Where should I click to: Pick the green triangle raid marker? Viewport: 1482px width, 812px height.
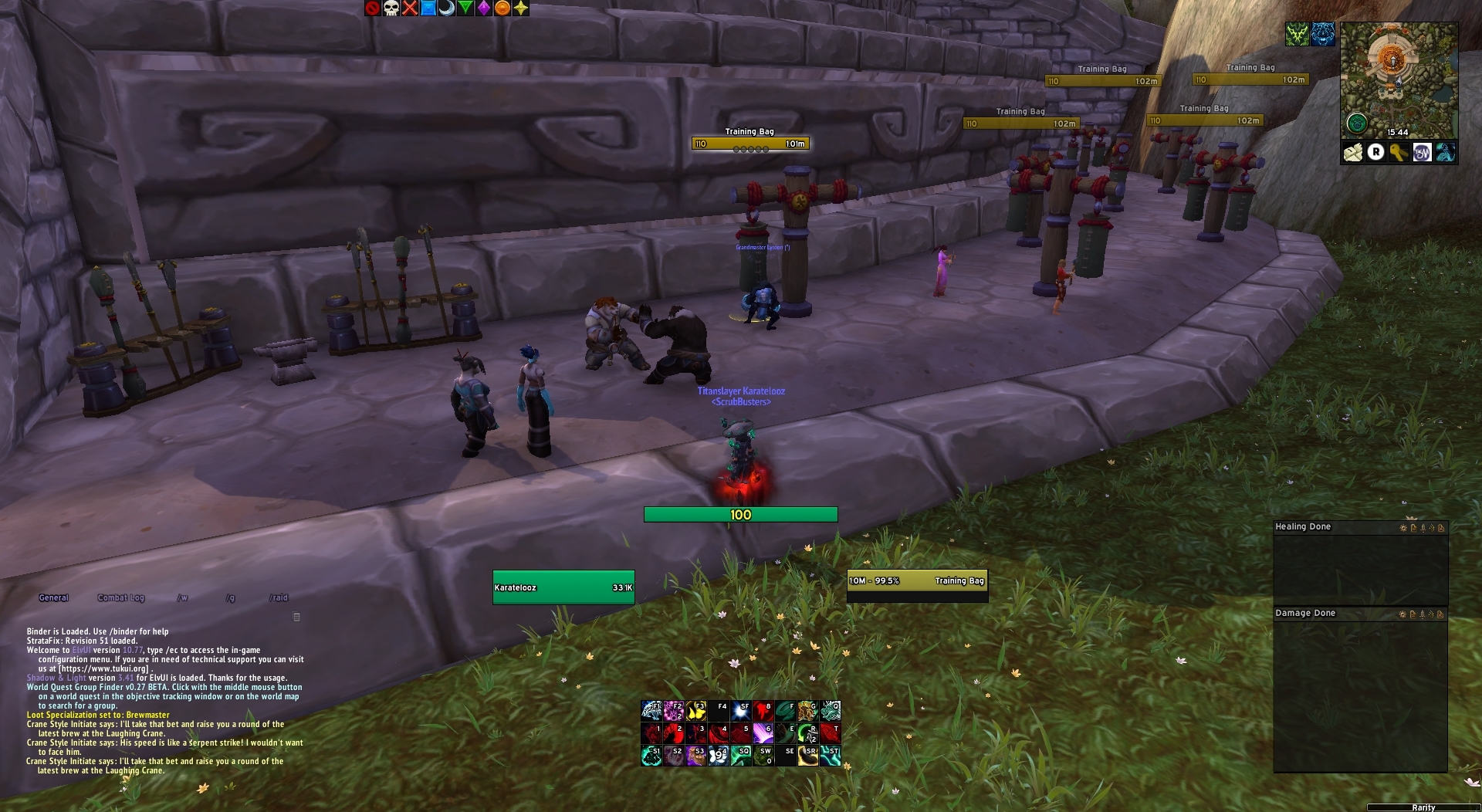(465, 8)
